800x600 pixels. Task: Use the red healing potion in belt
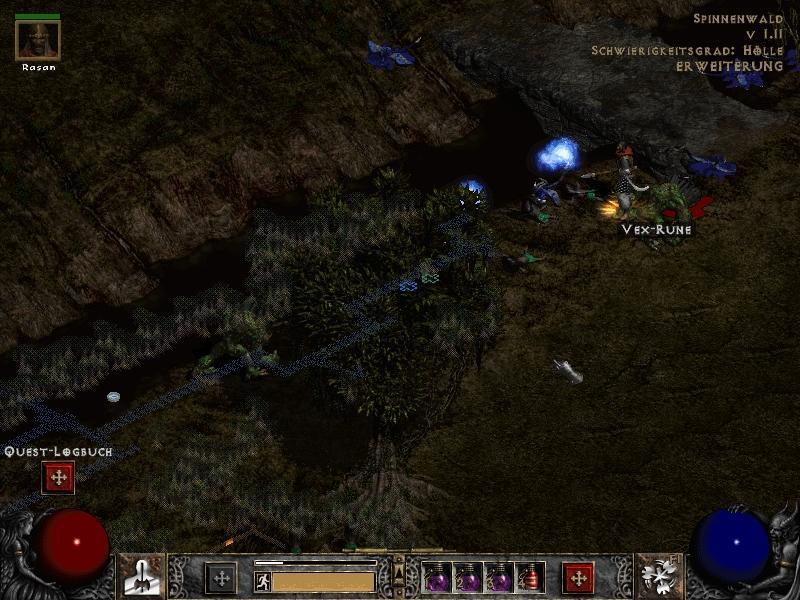(x=530, y=577)
